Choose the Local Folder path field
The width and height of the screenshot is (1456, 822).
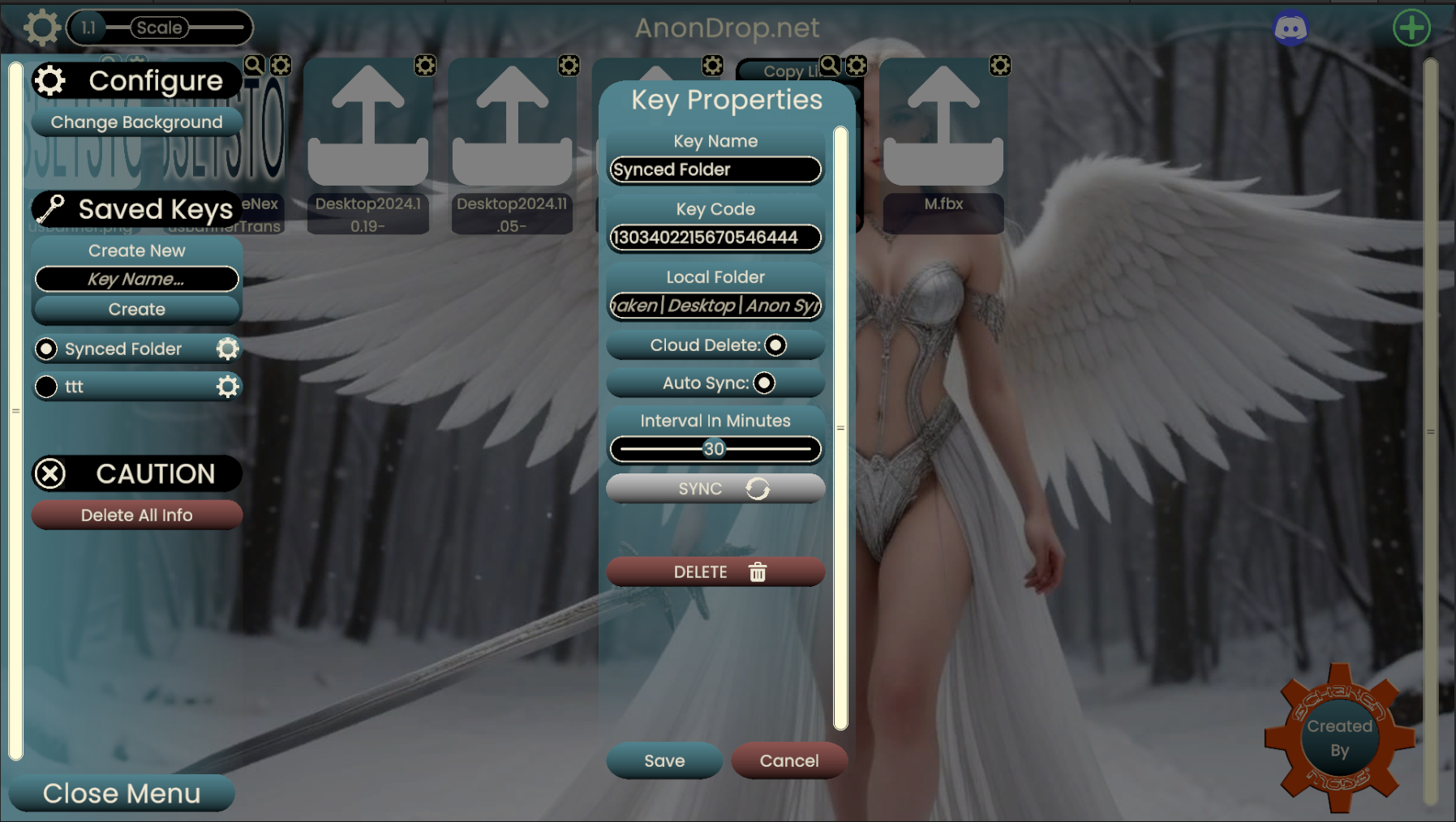tap(715, 306)
